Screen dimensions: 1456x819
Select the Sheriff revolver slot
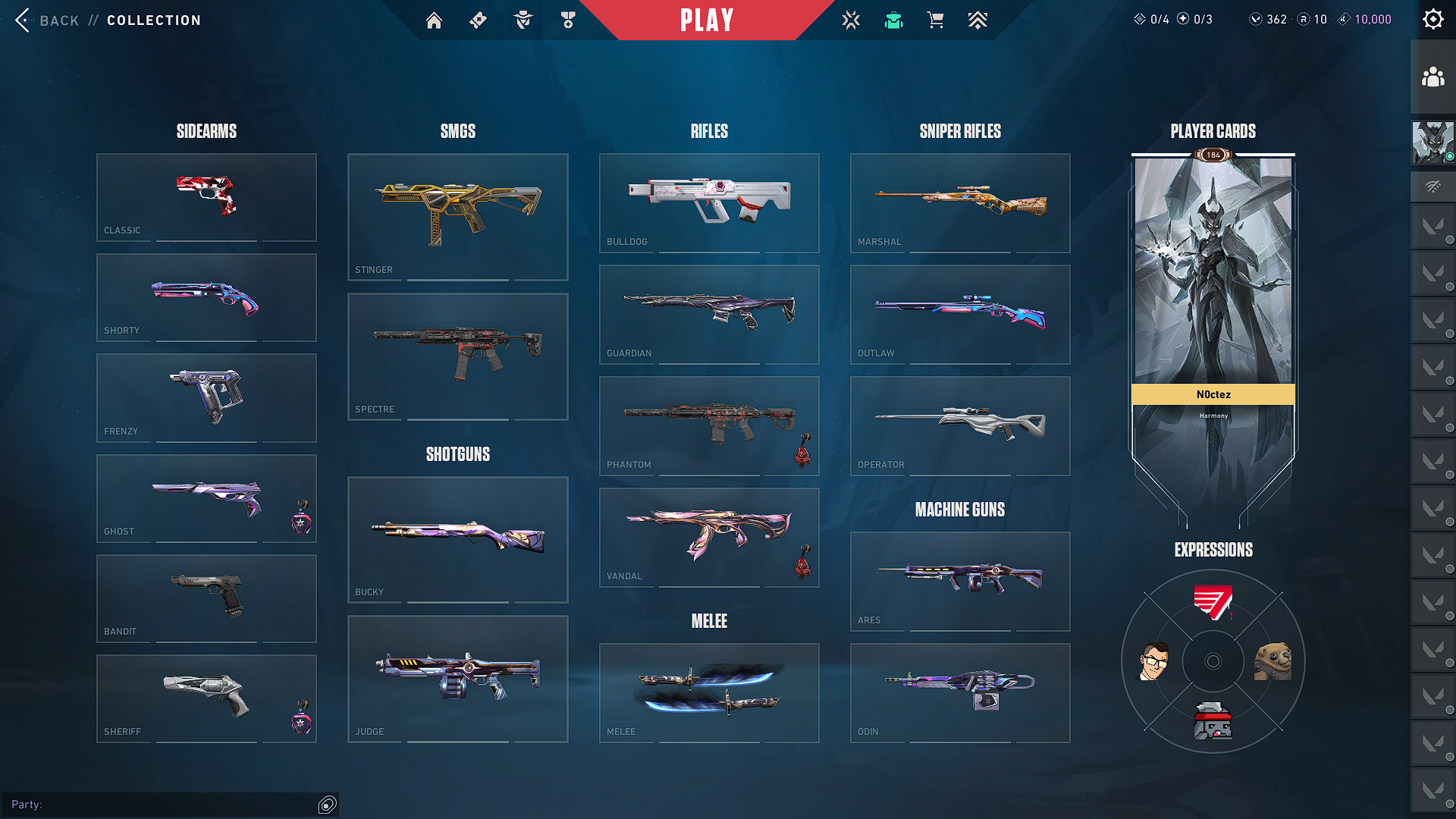[206, 698]
